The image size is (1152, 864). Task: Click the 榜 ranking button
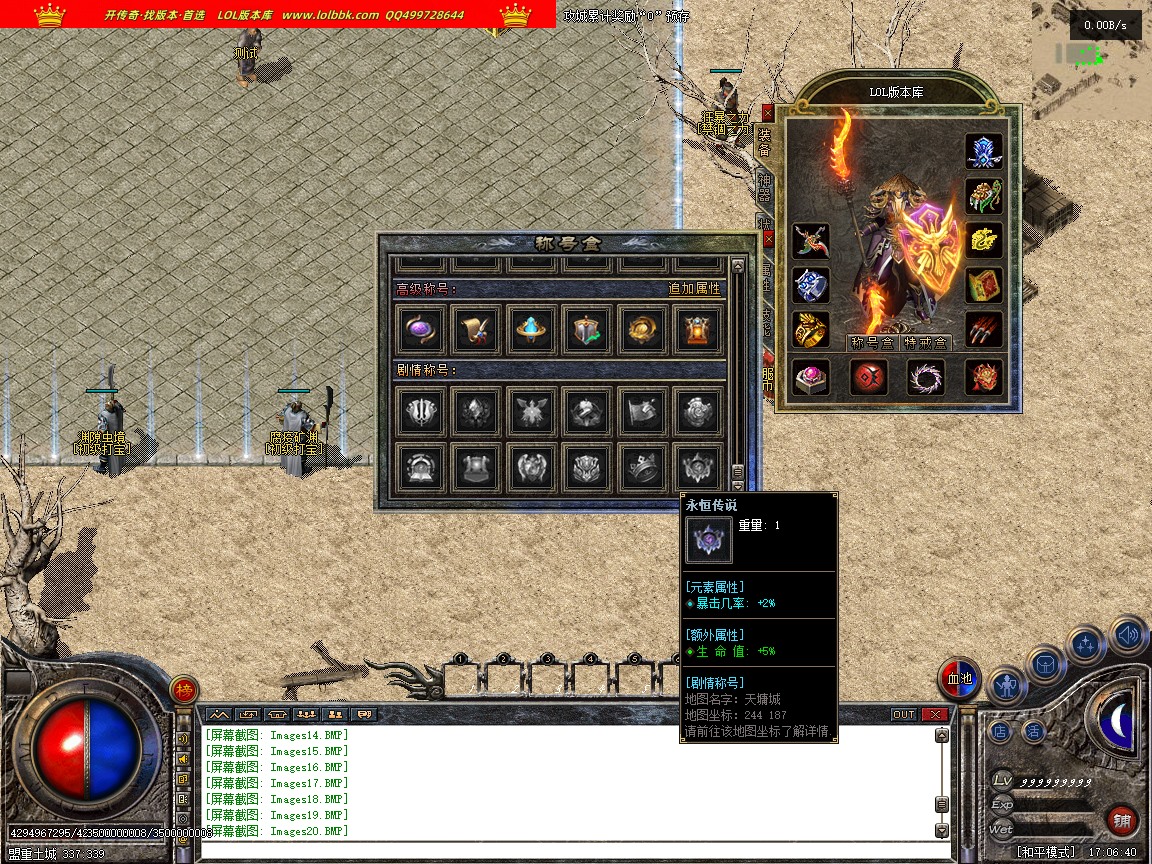pyautogui.click(x=184, y=689)
